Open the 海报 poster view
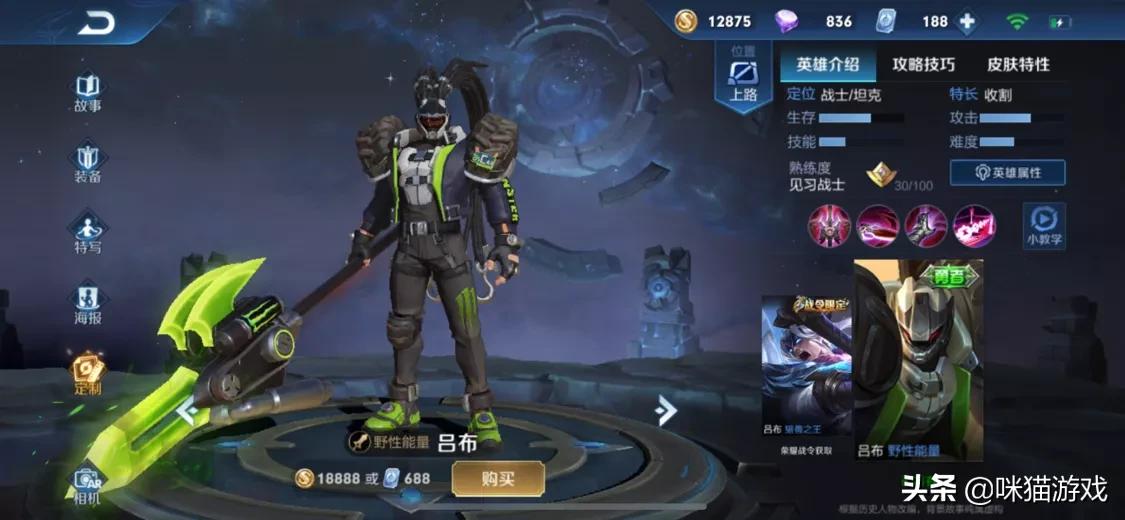1125x520 pixels. point(87,303)
